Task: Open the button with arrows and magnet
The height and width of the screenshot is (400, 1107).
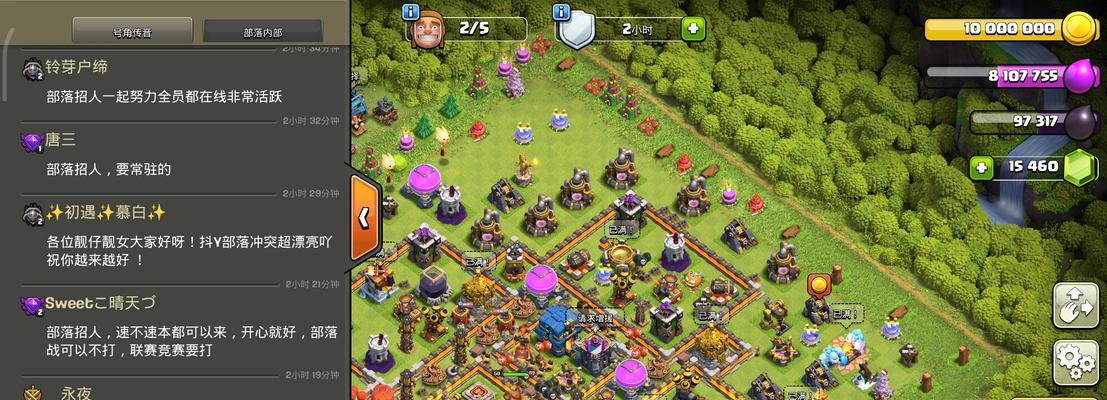Action: pos(1076,305)
